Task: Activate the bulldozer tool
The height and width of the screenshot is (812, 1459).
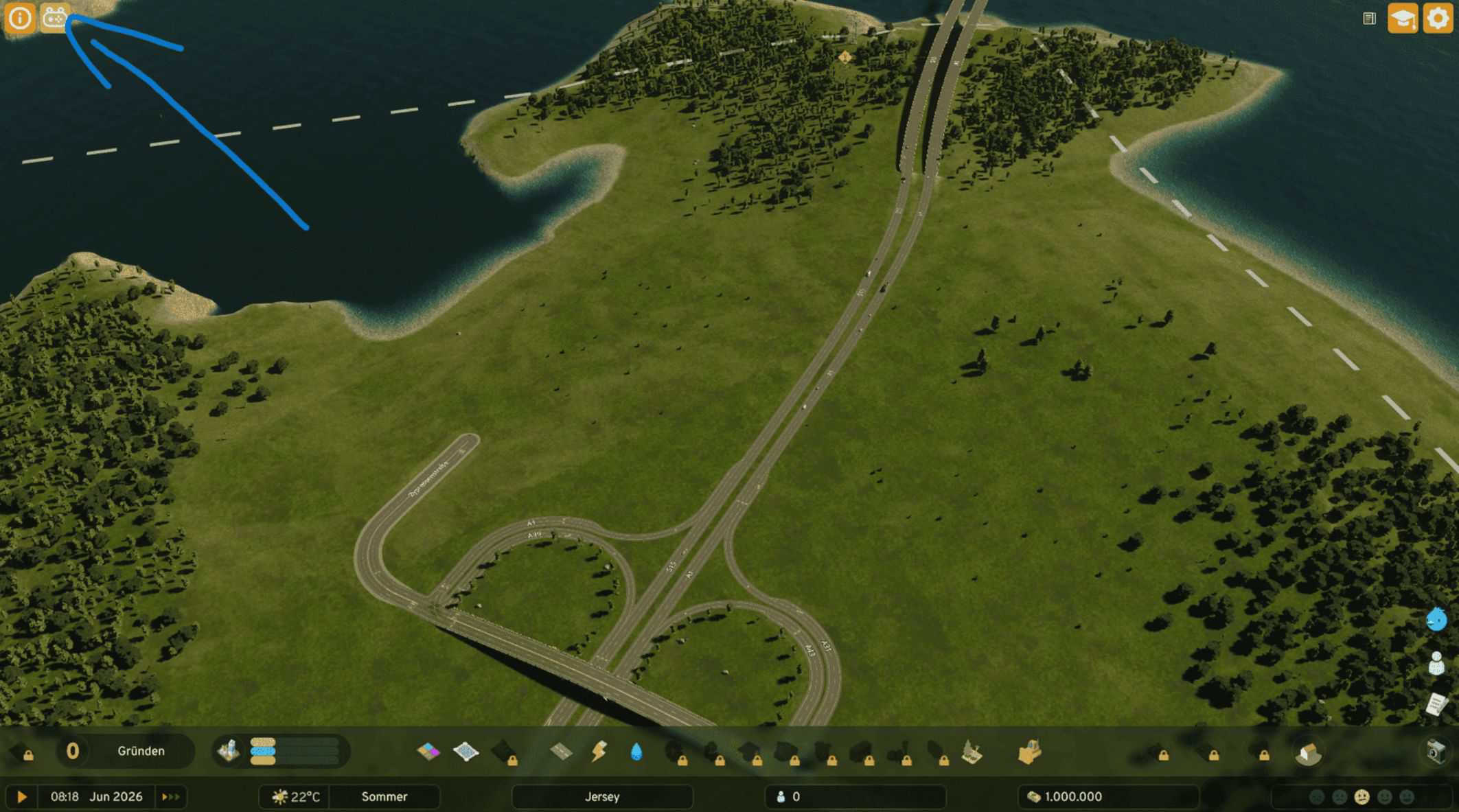Action: coord(1029,752)
